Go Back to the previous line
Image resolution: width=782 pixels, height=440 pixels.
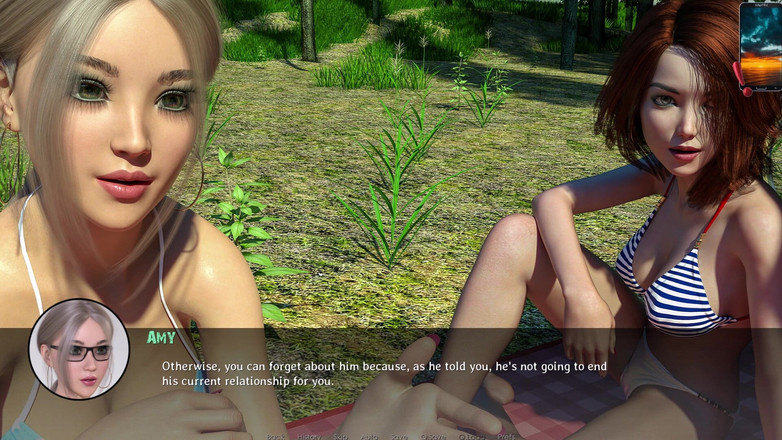point(276,436)
